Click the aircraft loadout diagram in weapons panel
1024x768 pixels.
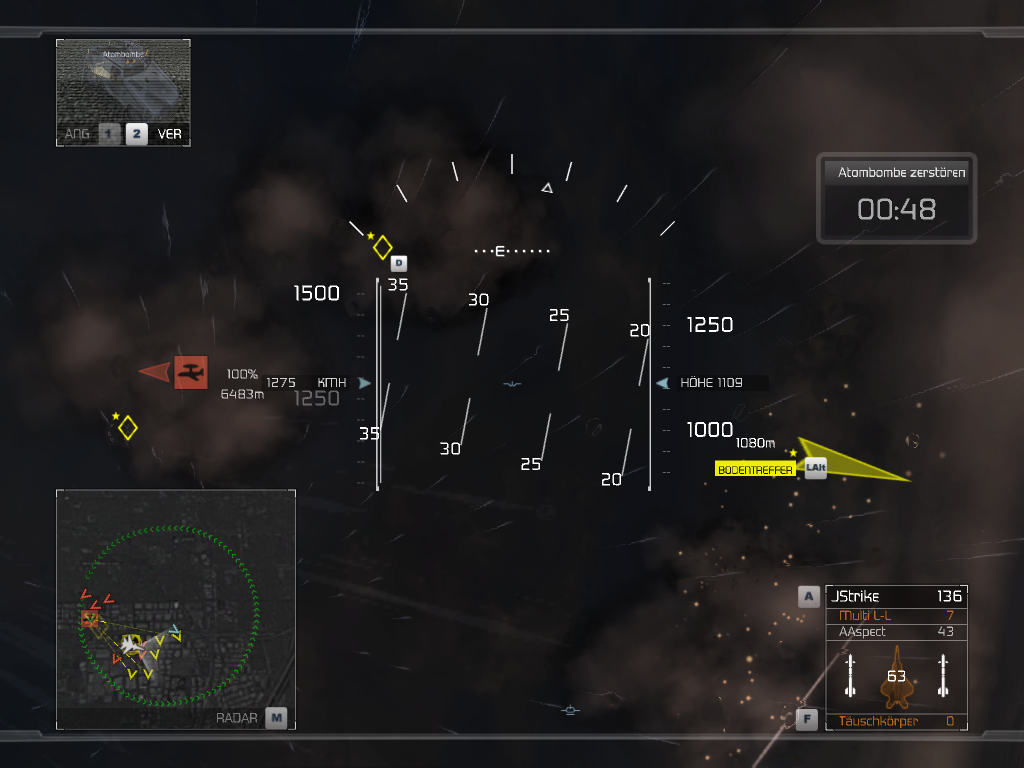pos(896,676)
